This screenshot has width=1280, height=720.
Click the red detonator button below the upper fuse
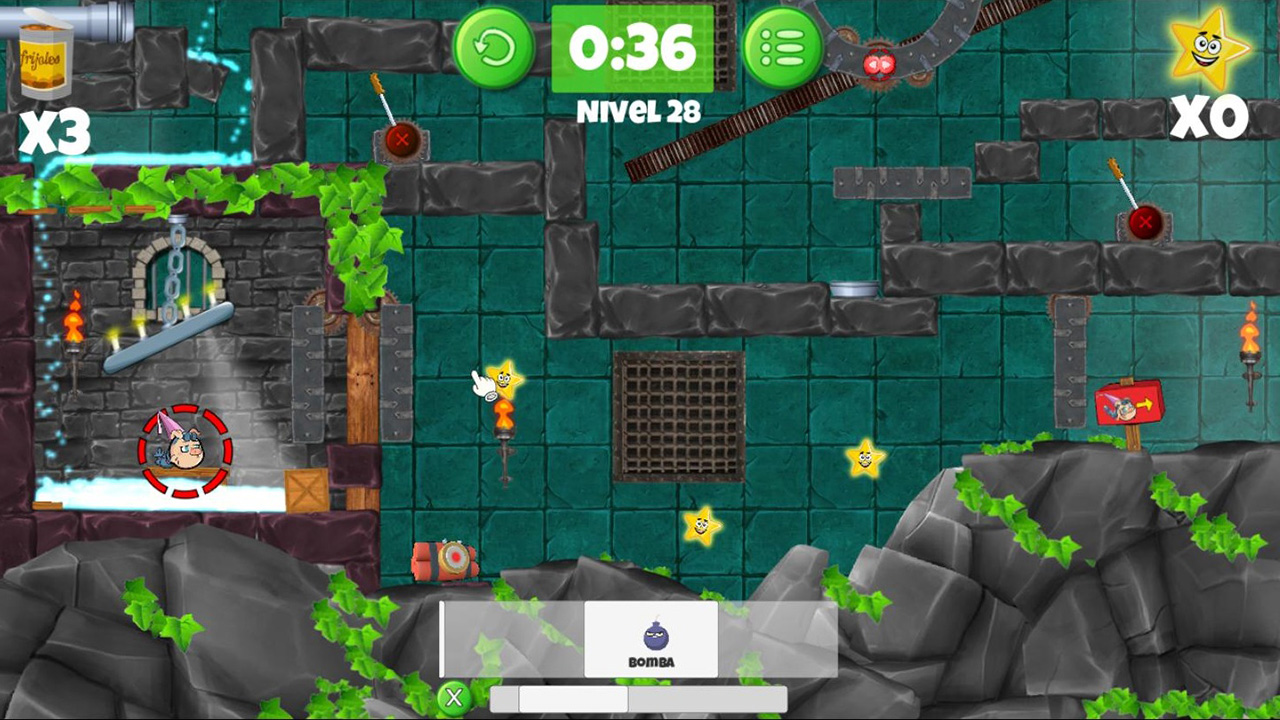(x=402, y=140)
